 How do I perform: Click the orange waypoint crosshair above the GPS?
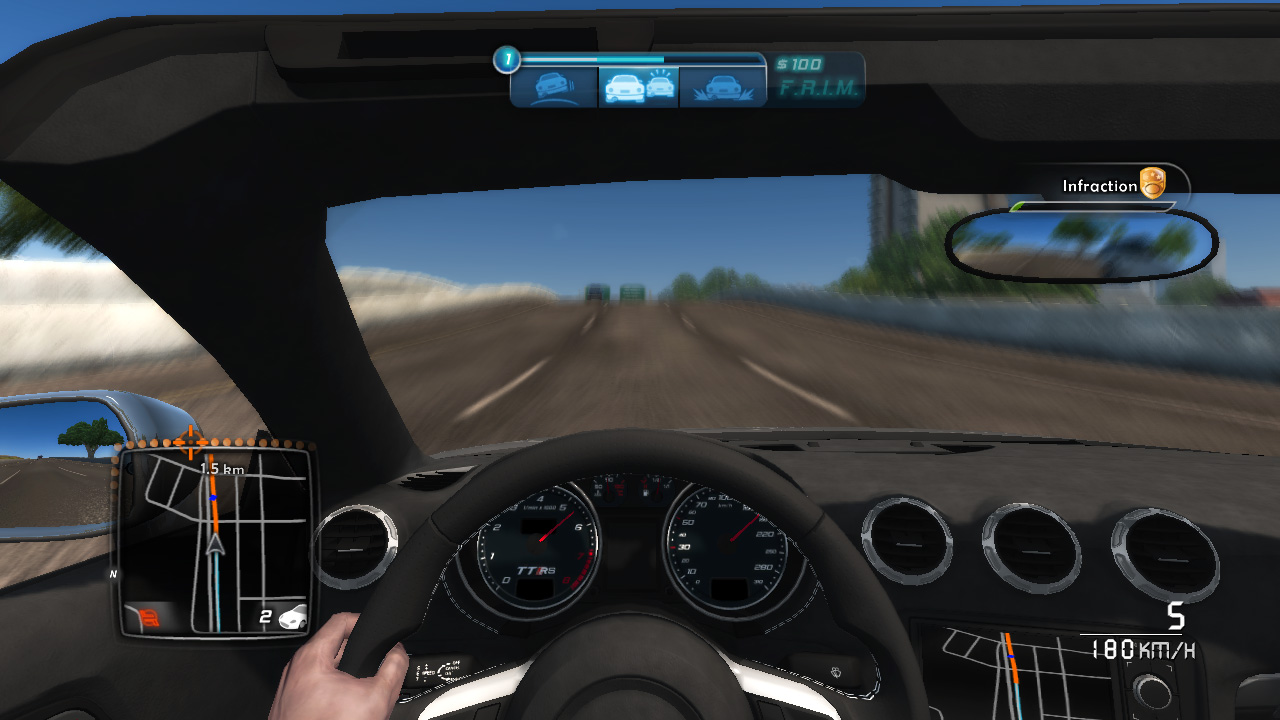pyautogui.click(x=190, y=442)
